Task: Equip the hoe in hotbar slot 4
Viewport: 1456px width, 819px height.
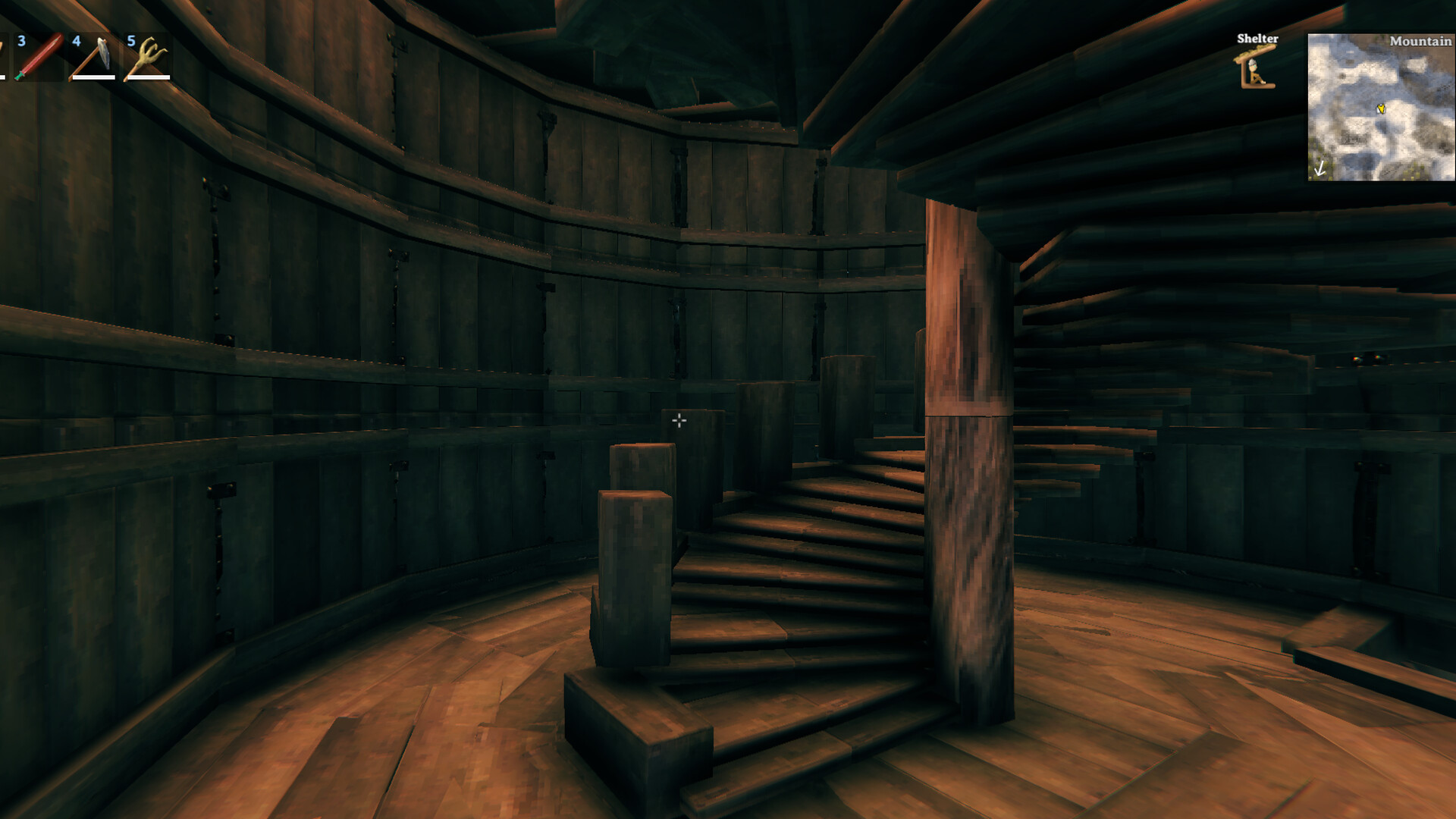Action: pyautogui.click(x=93, y=57)
